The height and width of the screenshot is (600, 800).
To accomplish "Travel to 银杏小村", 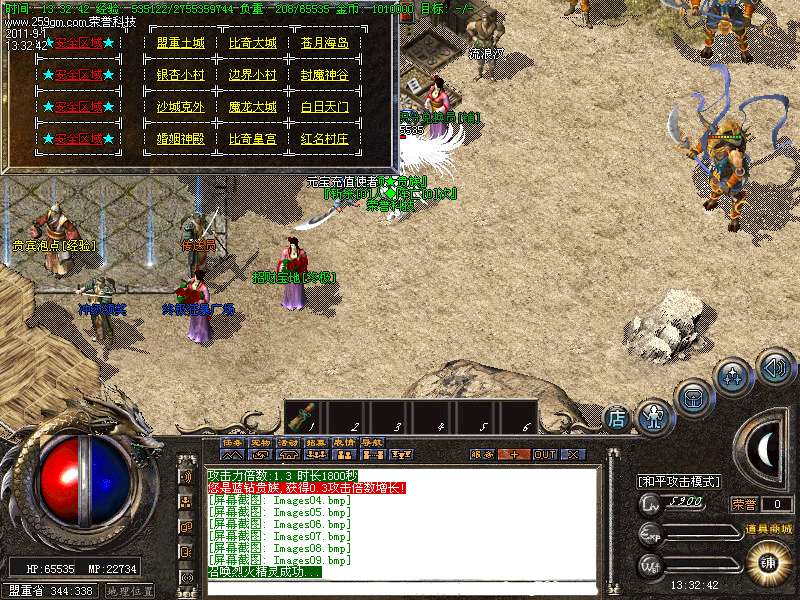I will tap(180, 75).
